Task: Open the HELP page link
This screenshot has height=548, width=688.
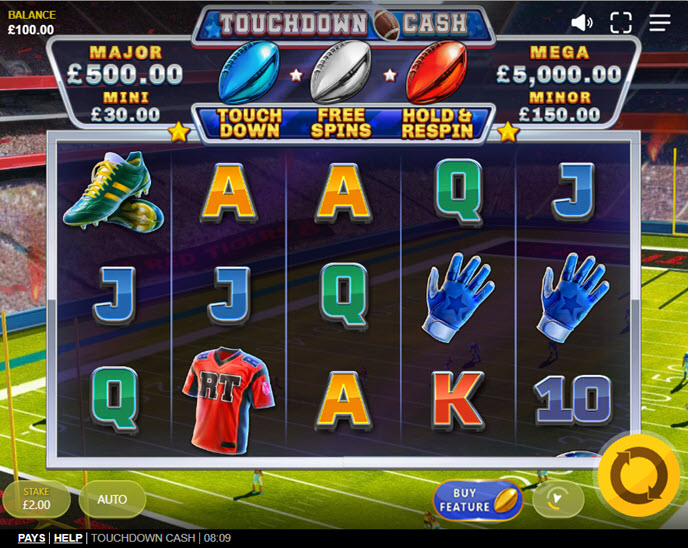Action: (x=68, y=538)
